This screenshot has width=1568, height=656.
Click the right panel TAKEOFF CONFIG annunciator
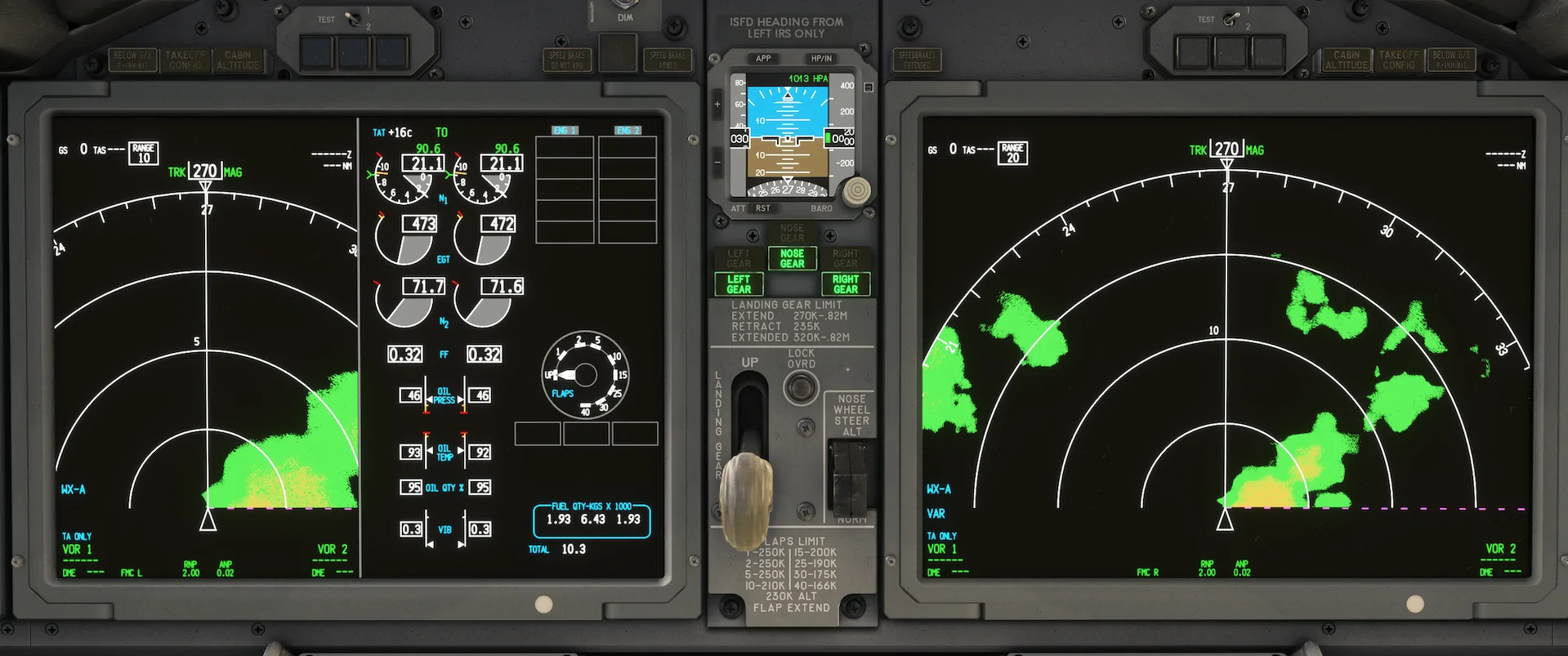(1399, 58)
